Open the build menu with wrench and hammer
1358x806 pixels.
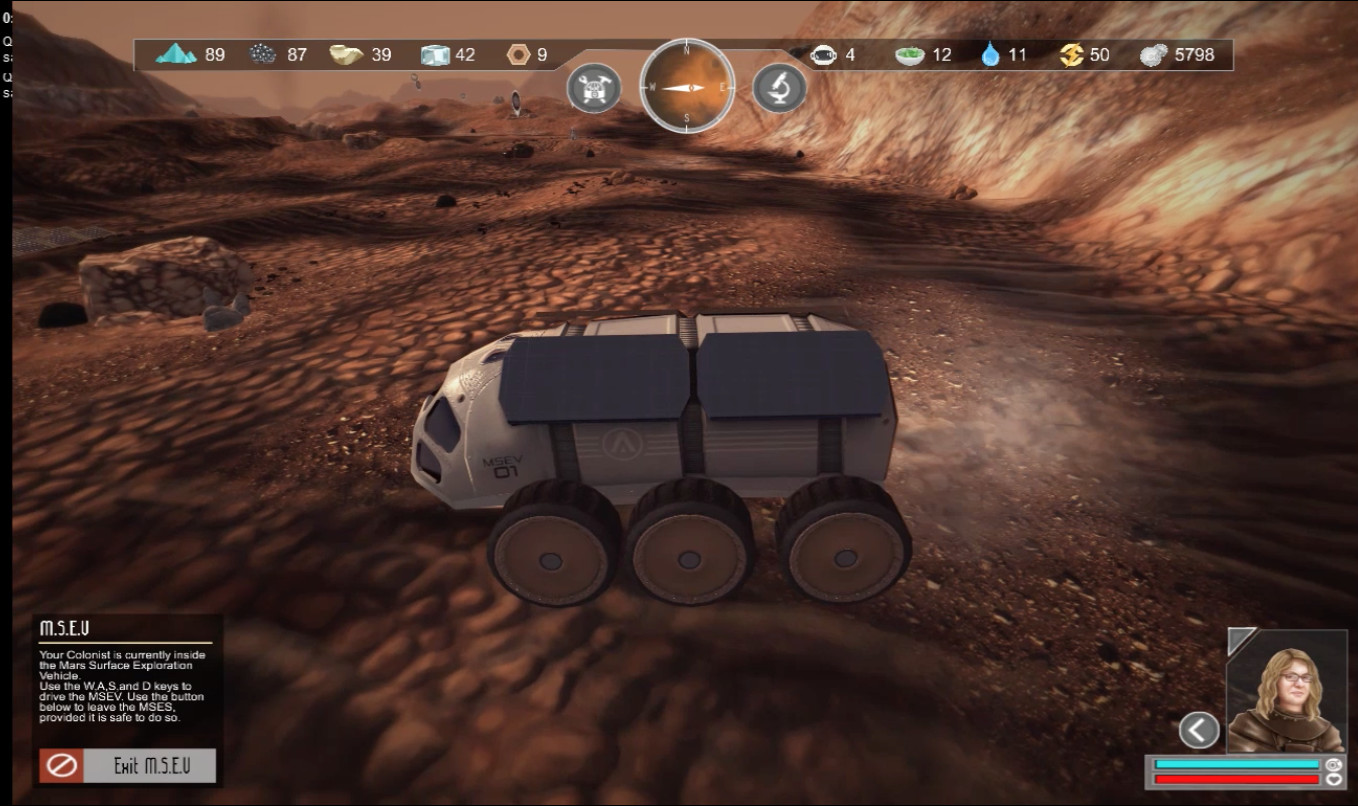coord(594,89)
